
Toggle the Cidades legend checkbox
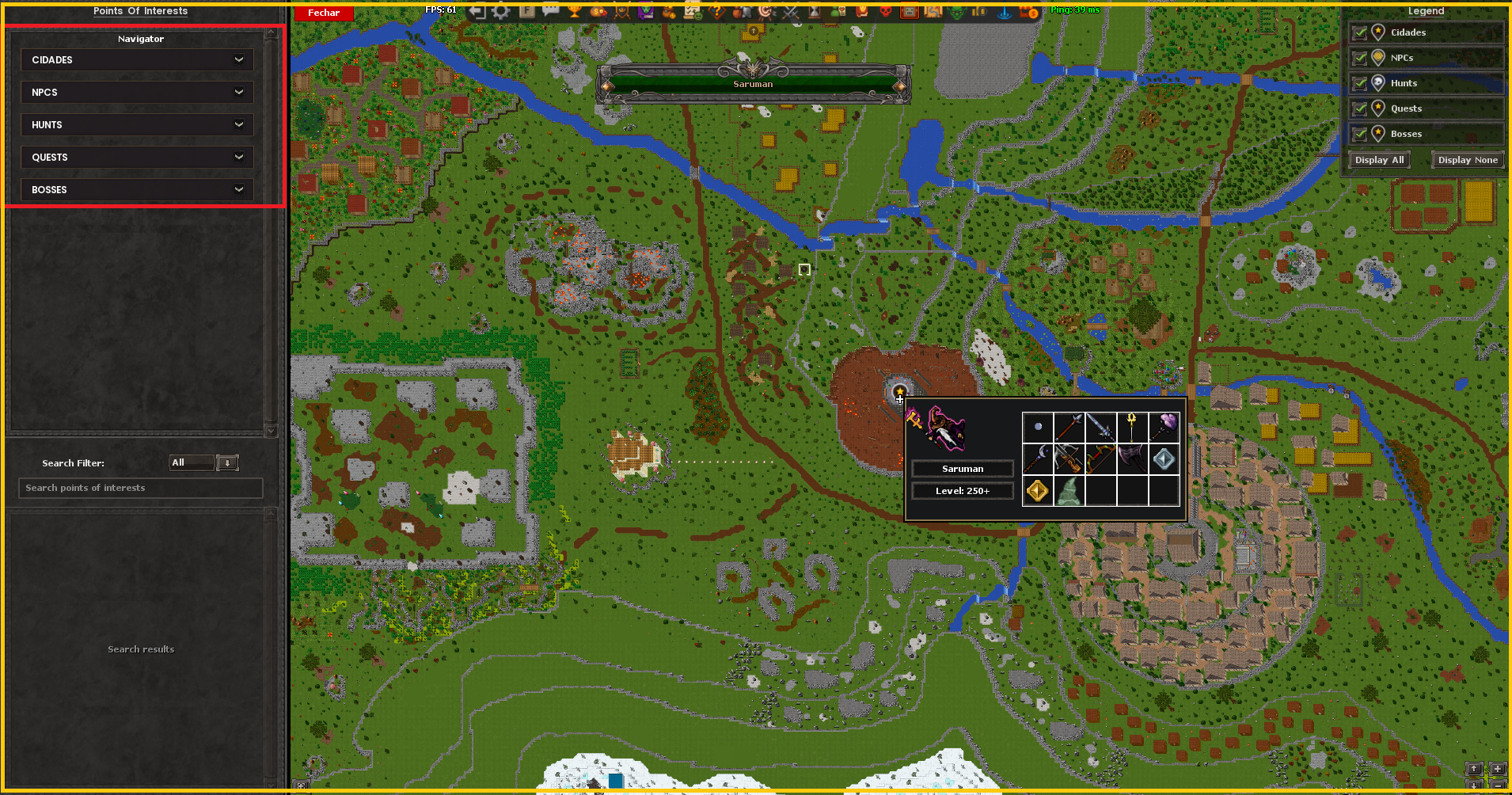click(x=1360, y=32)
